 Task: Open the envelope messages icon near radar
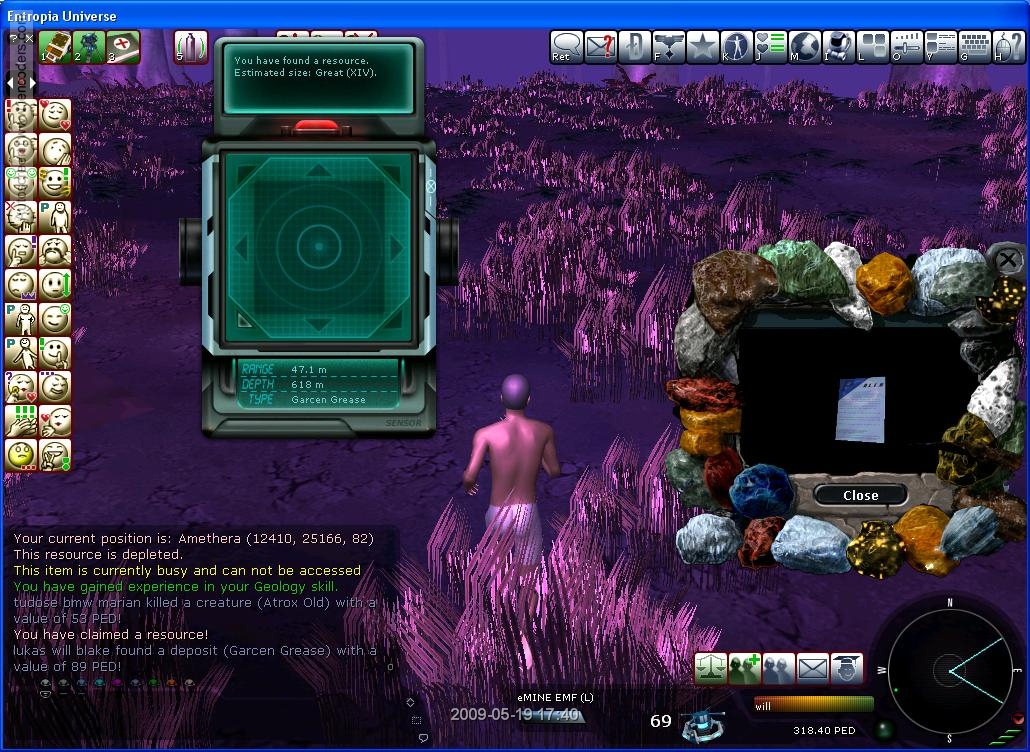click(812, 668)
